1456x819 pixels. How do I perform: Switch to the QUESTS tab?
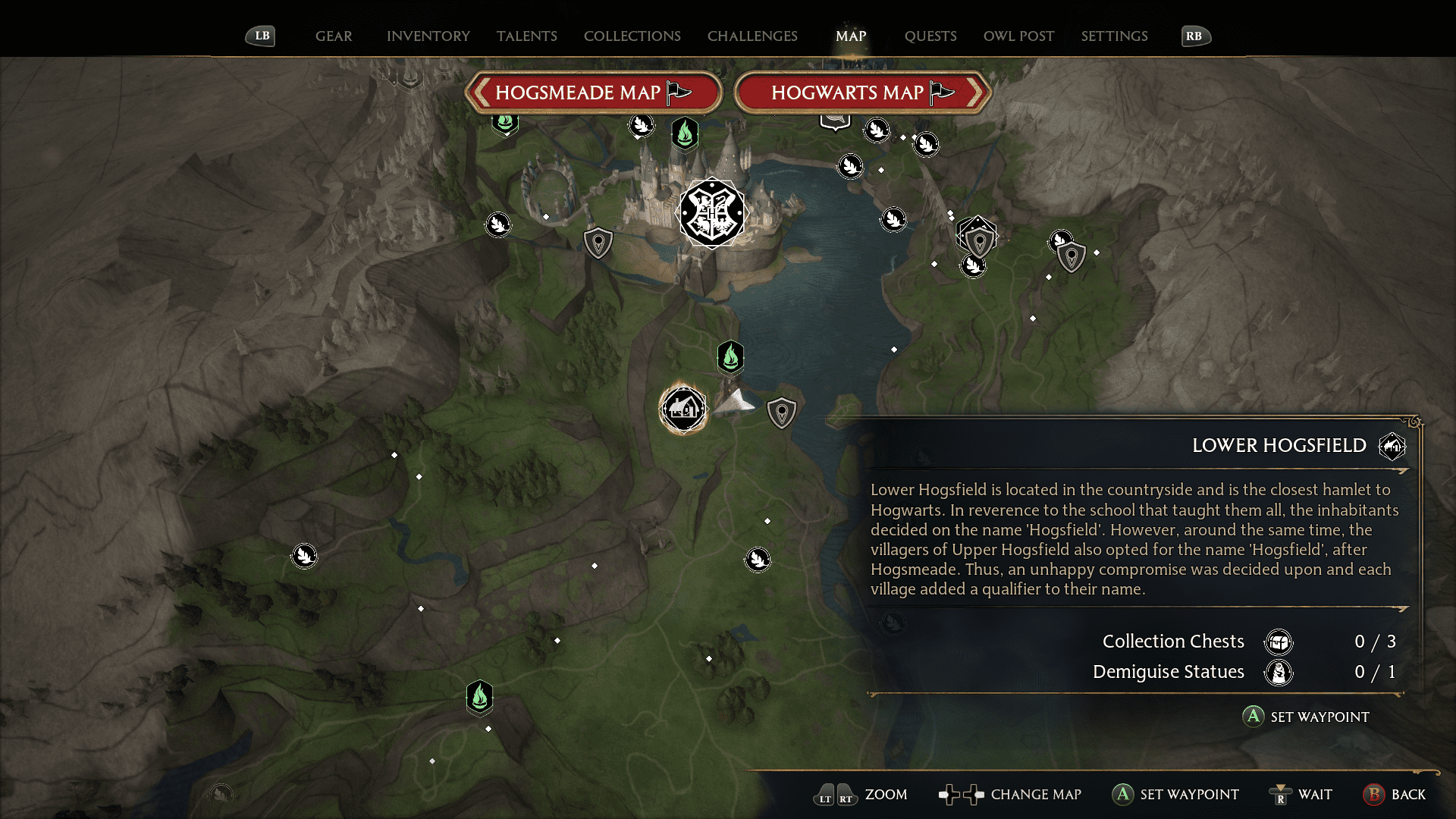pos(930,36)
